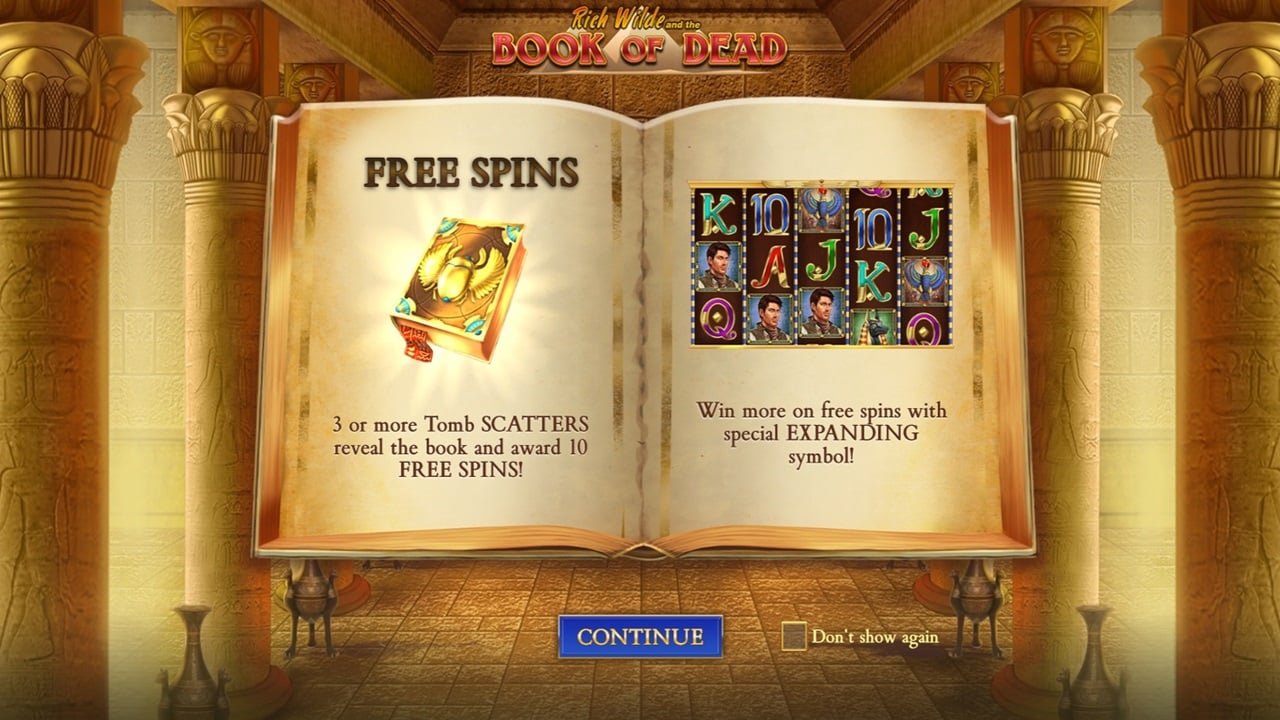Tick the "Don't show again" checkbox

pos(794,636)
